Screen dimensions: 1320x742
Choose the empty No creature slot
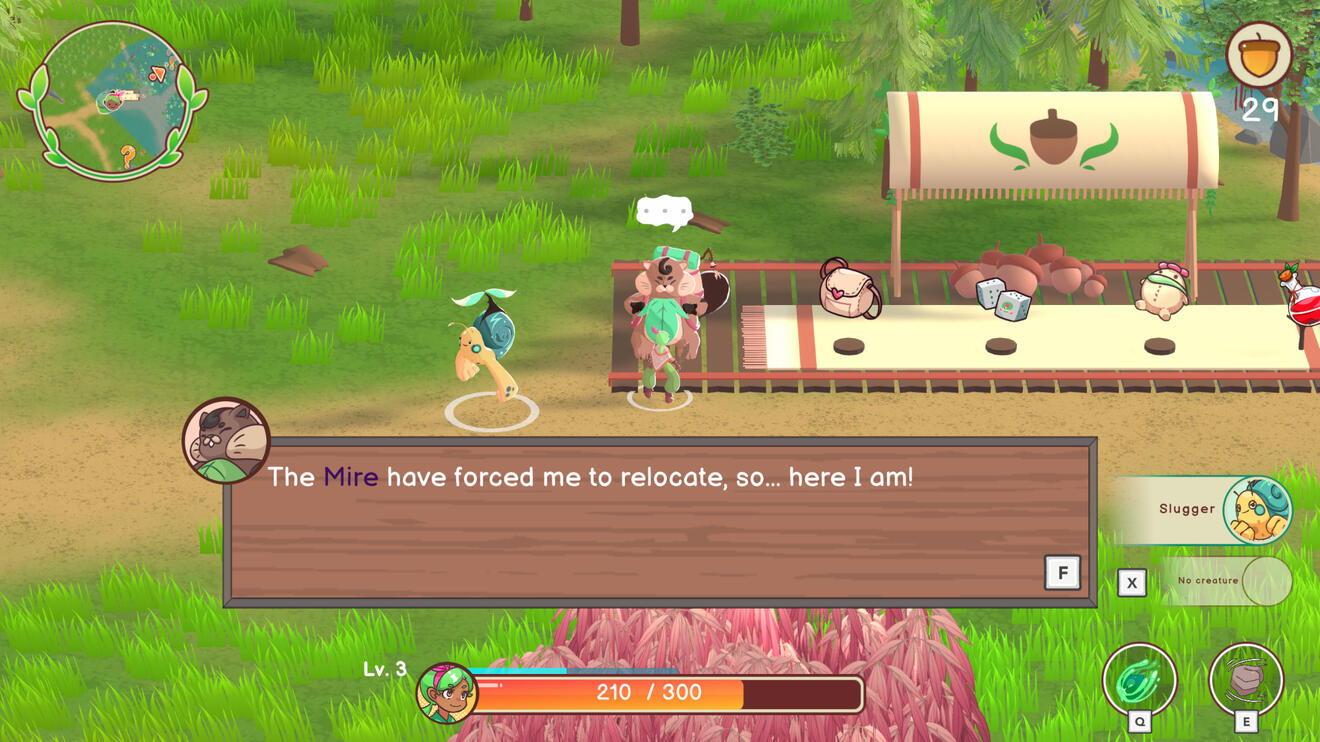pos(1226,581)
